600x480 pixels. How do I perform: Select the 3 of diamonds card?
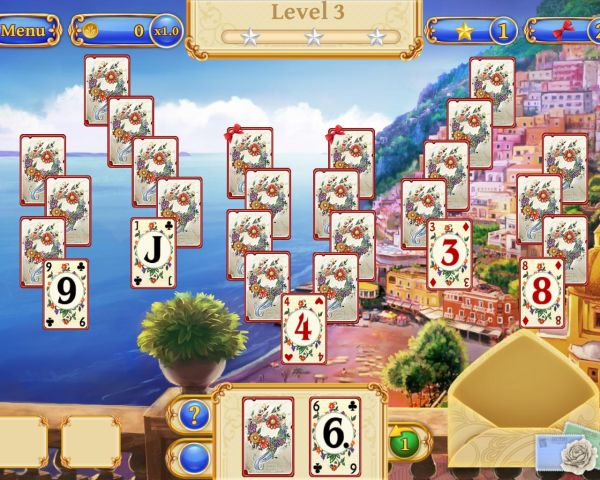pos(450,254)
